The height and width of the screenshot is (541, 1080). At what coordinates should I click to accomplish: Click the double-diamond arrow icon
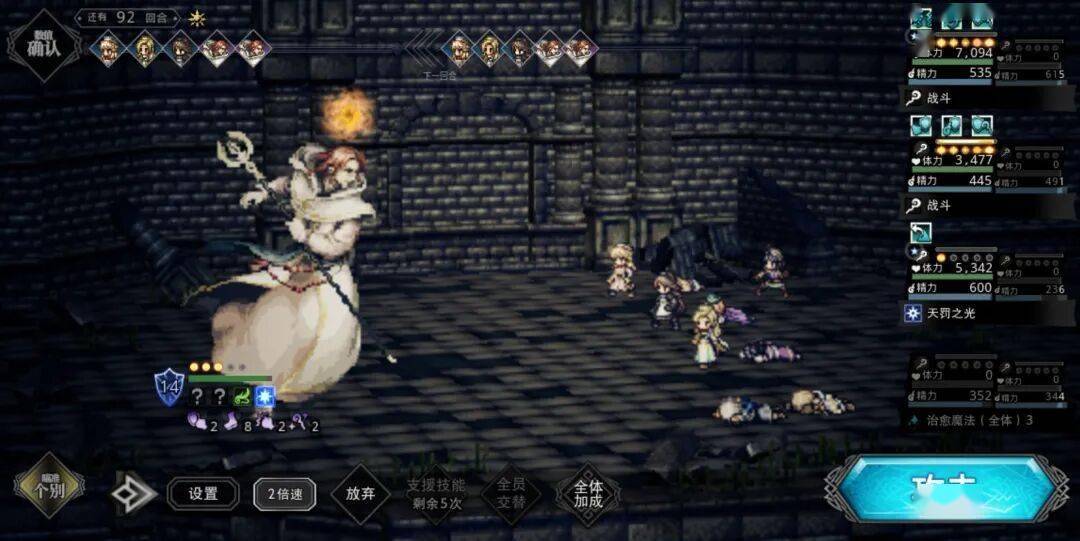[133, 493]
